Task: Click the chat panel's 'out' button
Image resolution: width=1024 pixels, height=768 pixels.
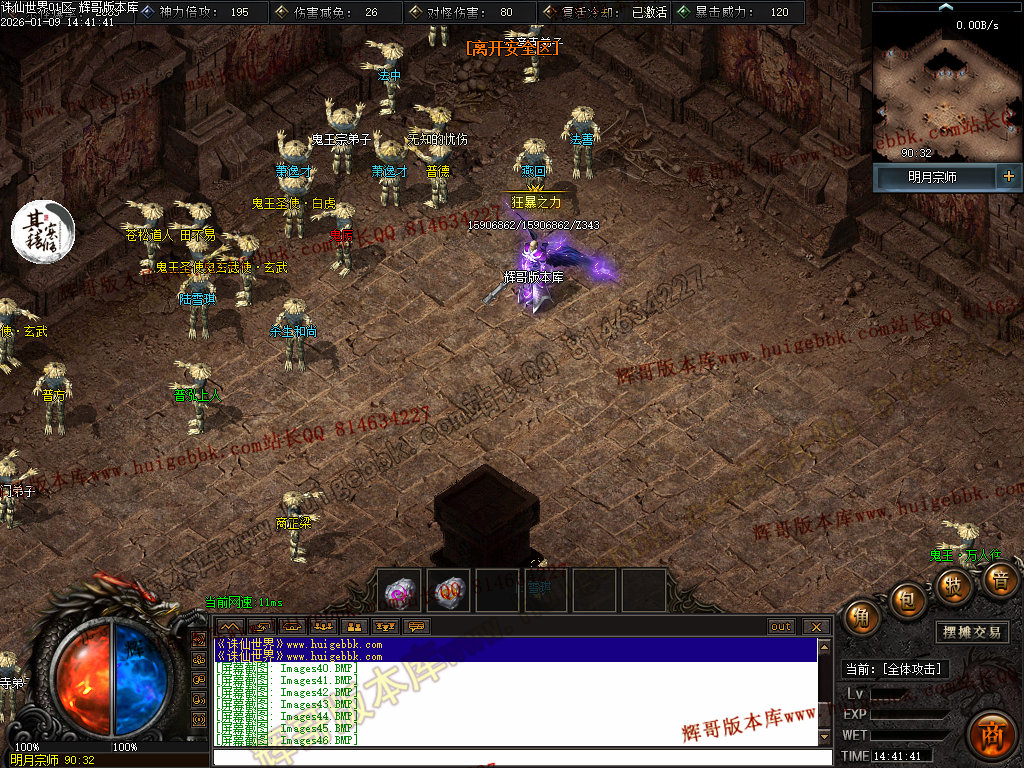Action: [781, 627]
